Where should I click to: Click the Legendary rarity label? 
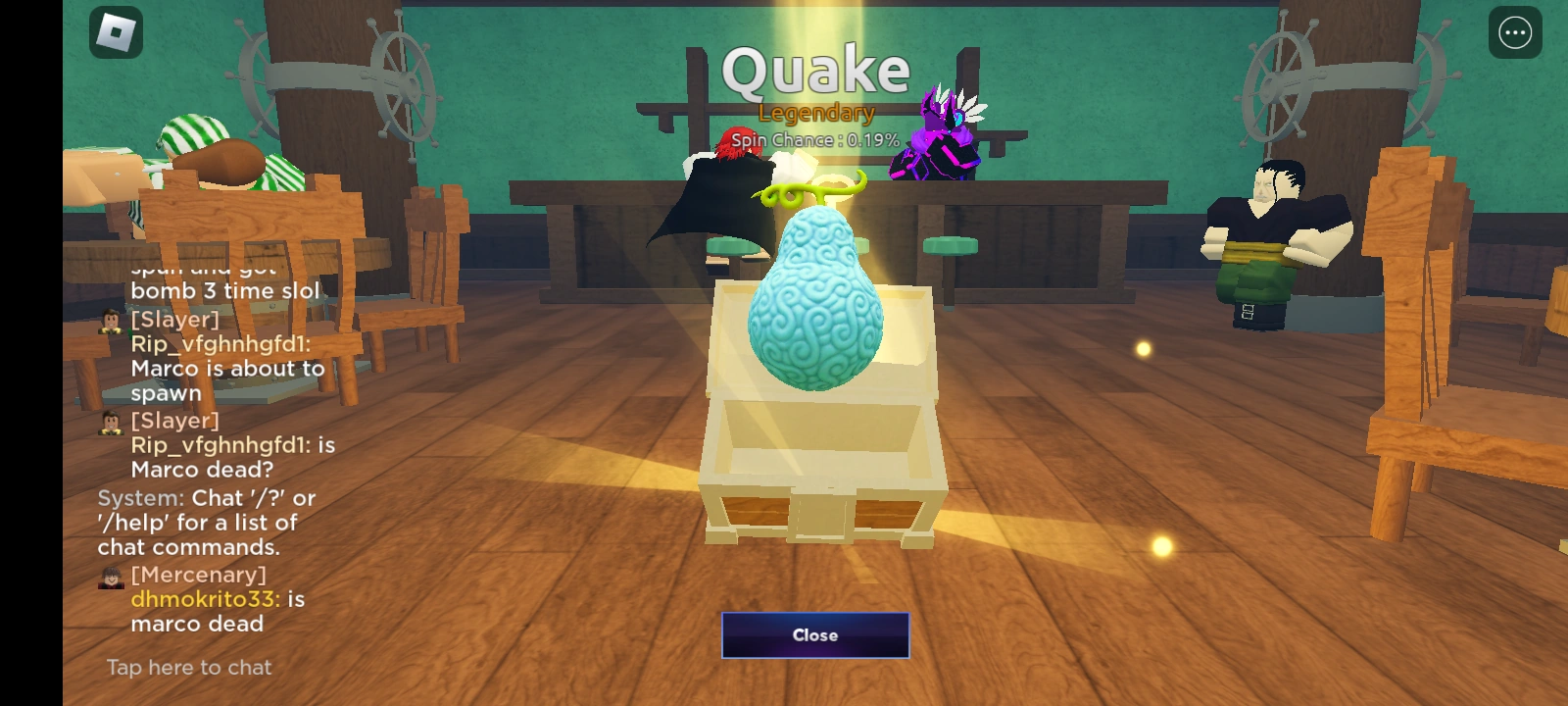pos(815,113)
